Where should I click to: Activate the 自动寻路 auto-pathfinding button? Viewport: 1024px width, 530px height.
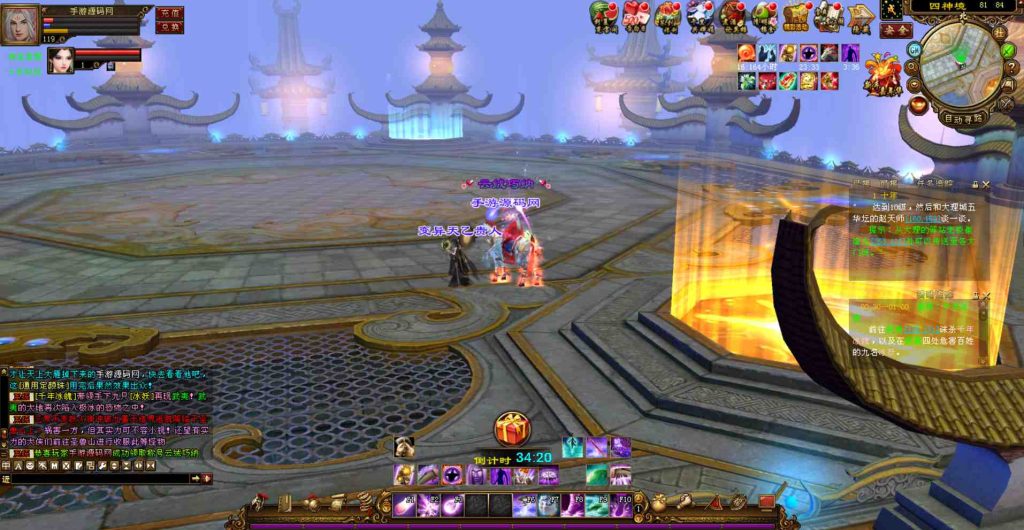click(x=964, y=118)
